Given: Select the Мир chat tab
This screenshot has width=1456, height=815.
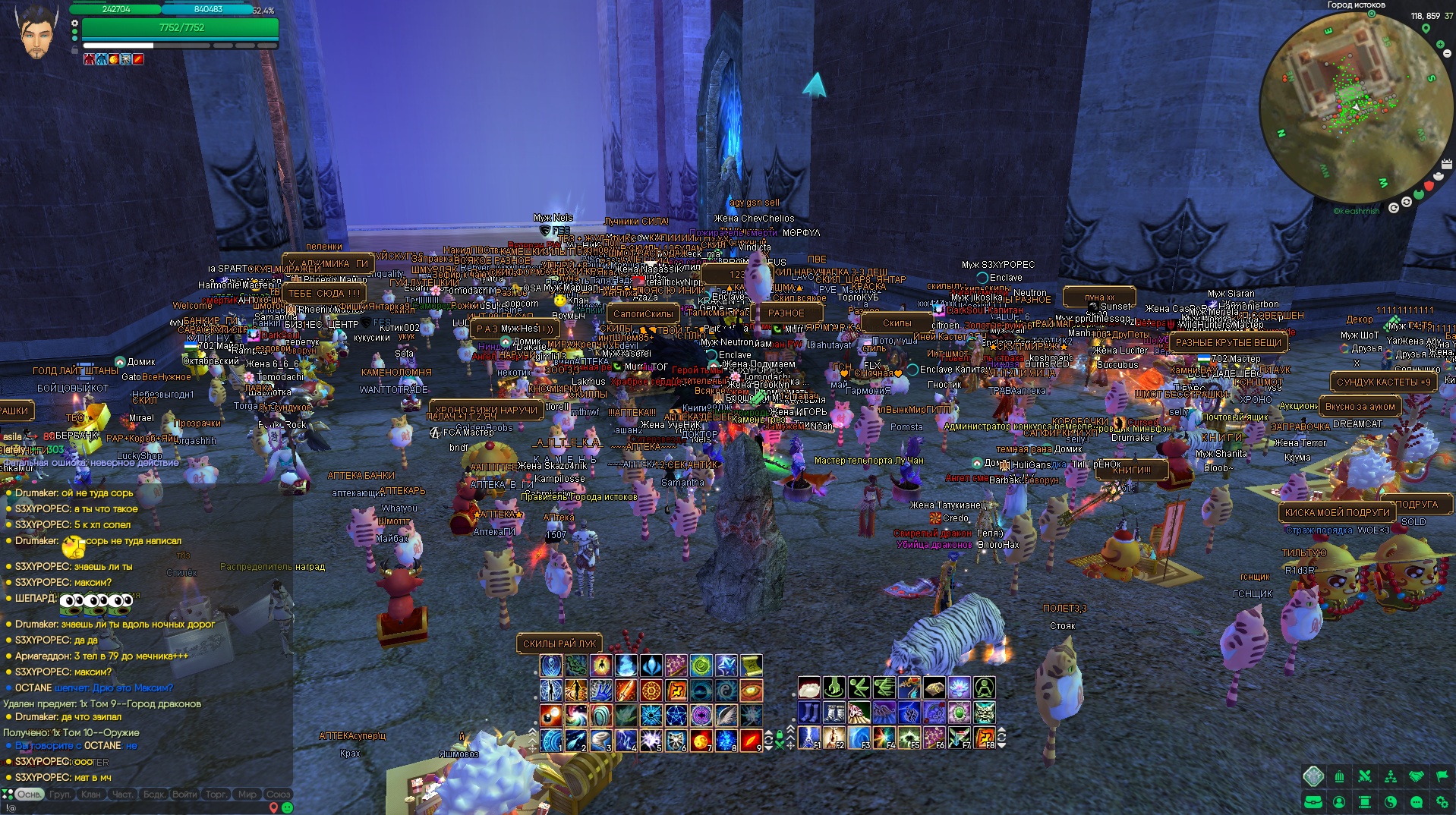Looking at the screenshot, I should pos(247,795).
